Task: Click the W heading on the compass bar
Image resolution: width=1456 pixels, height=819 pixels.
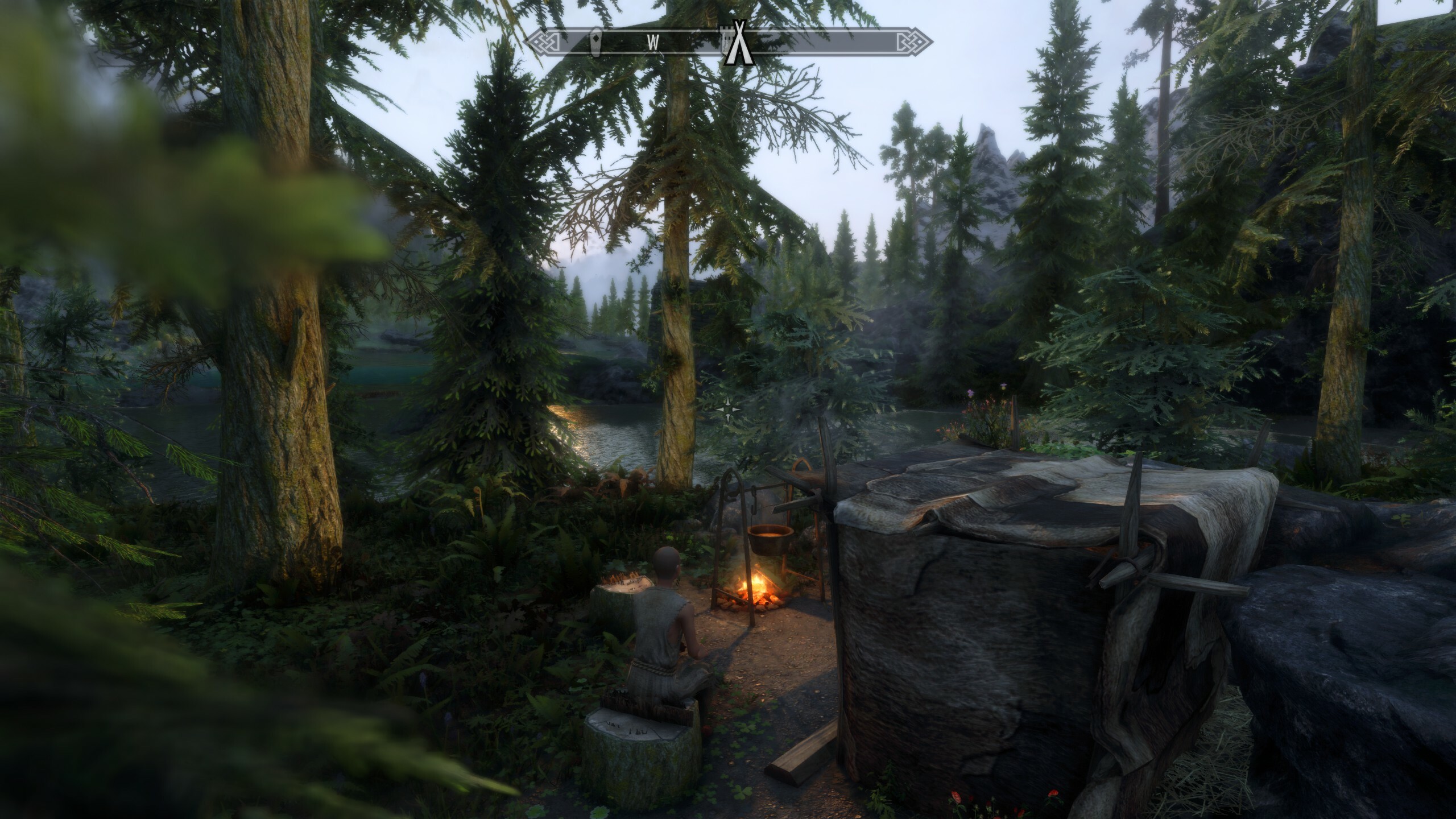Action: (653, 42)
